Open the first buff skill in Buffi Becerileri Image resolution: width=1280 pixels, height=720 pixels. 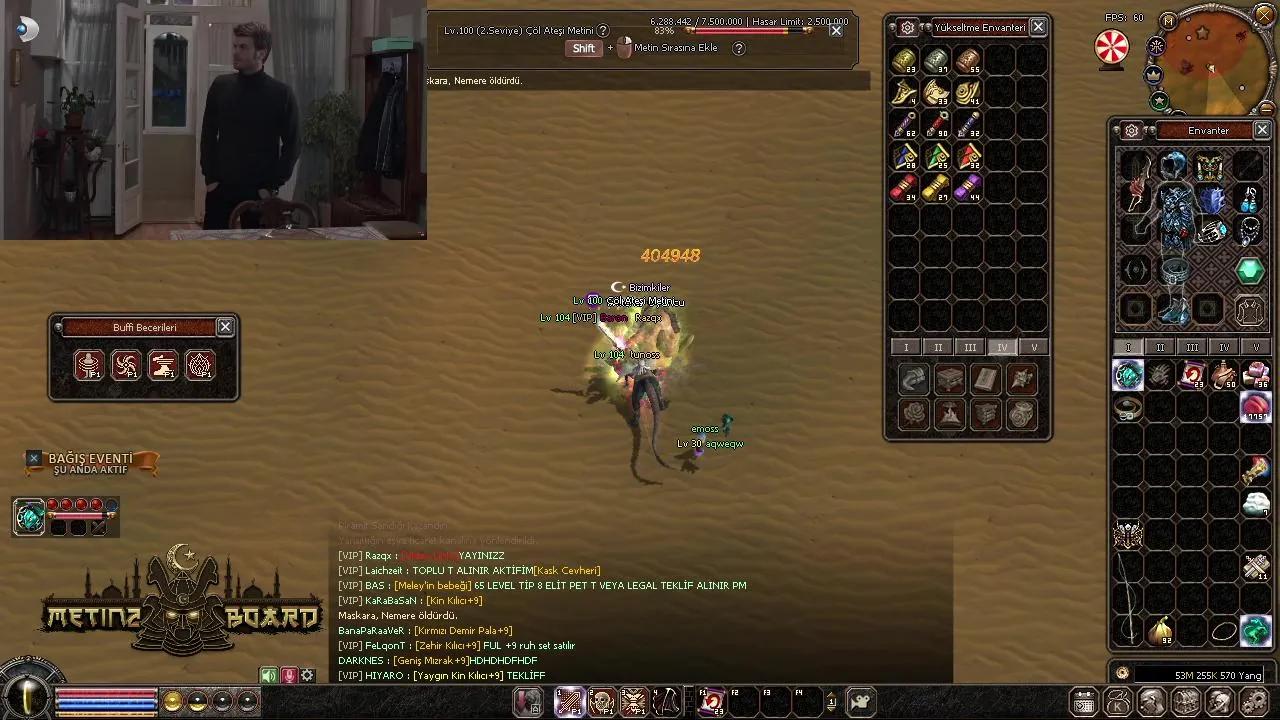(x=88, y=365)
